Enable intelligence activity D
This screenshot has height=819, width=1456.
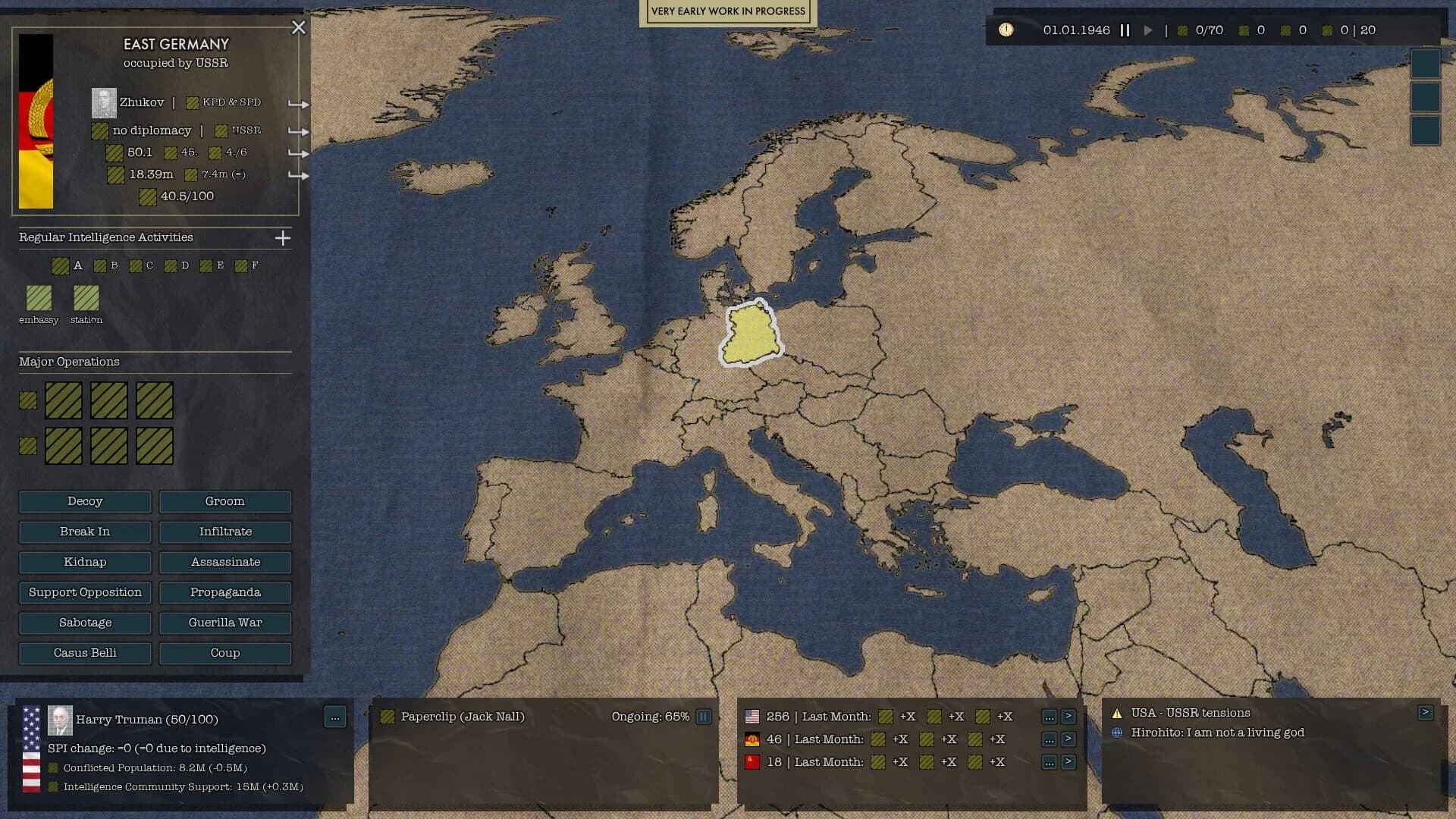171,265
